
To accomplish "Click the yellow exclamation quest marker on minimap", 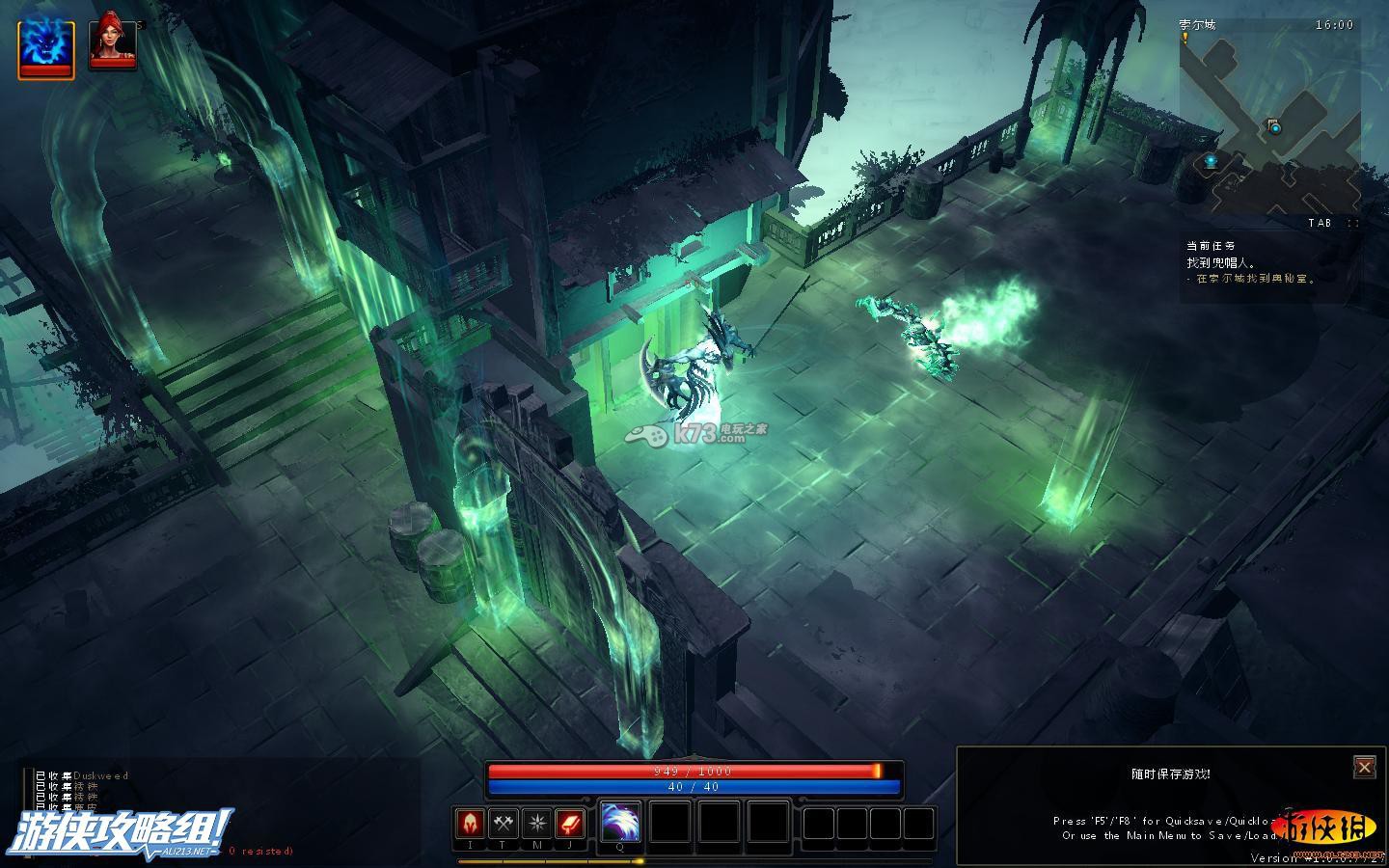I will point(1185,38).
